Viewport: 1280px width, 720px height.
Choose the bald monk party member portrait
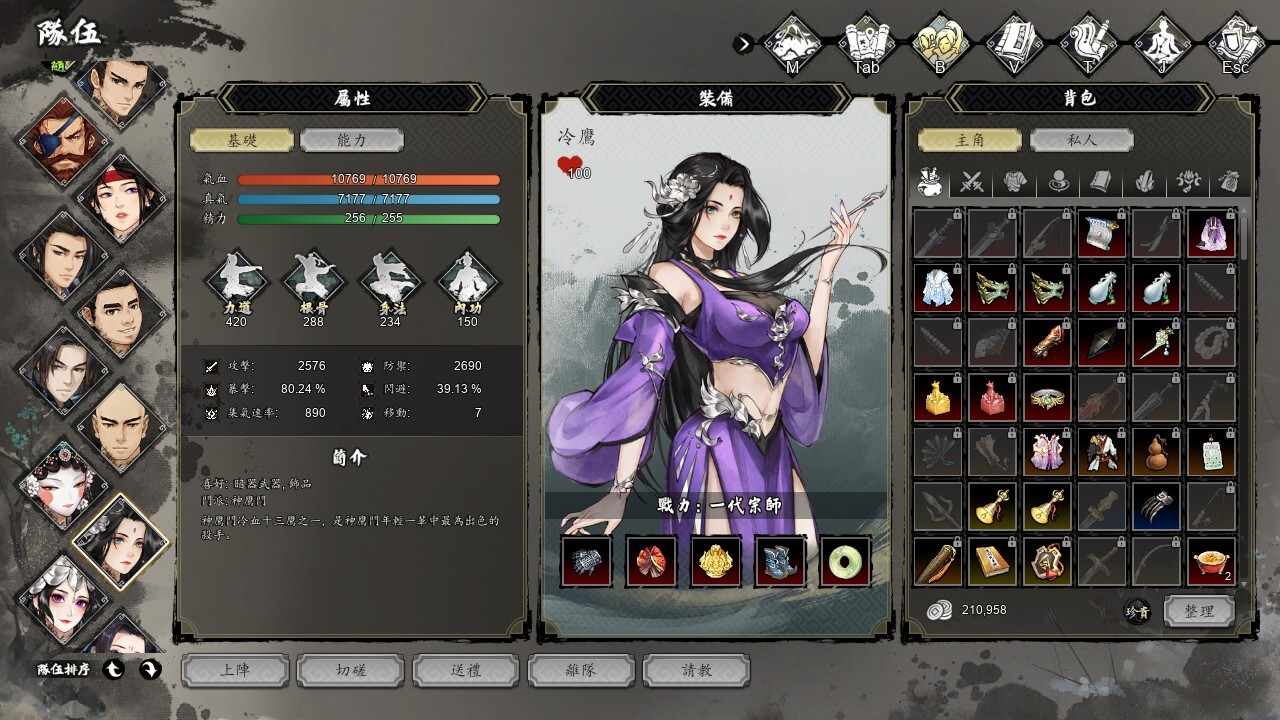[120, 427]
